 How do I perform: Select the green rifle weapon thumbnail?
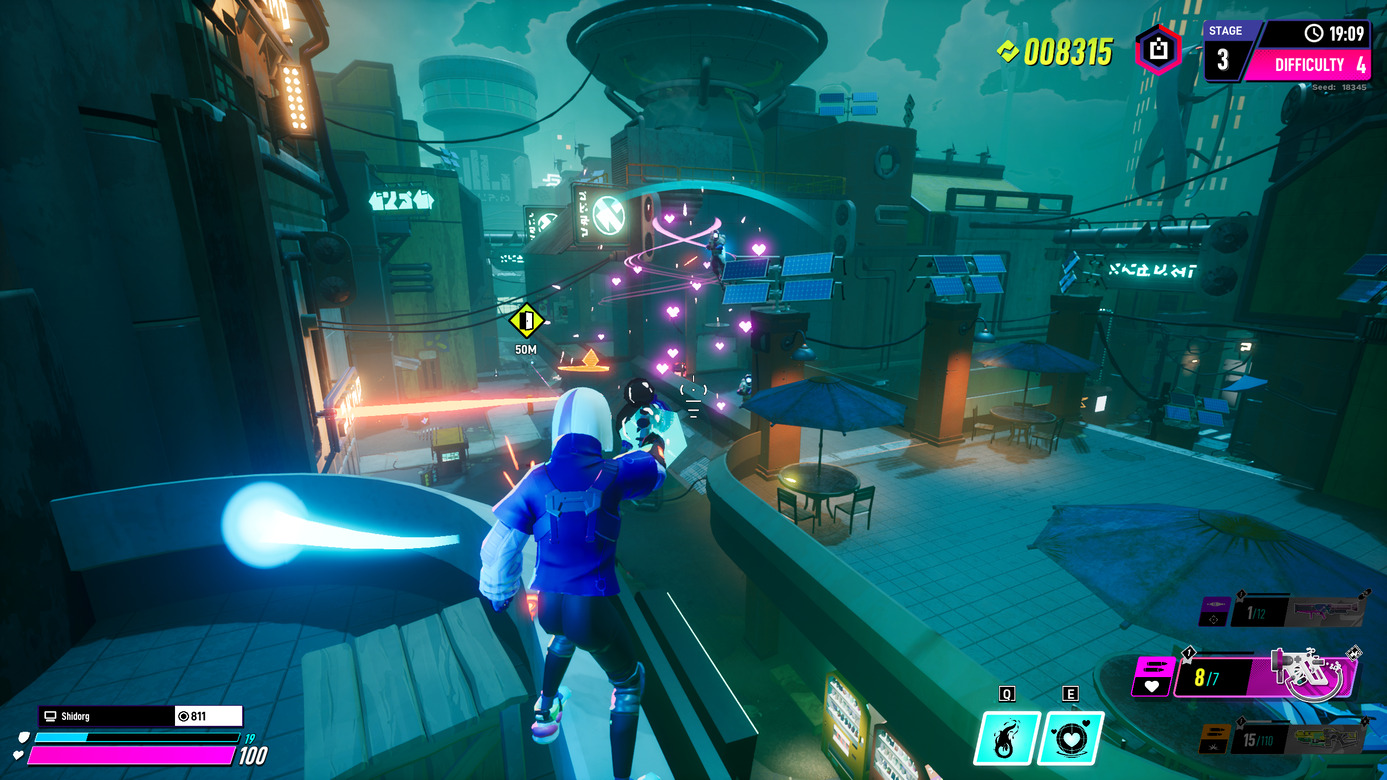coord(1327,738)
